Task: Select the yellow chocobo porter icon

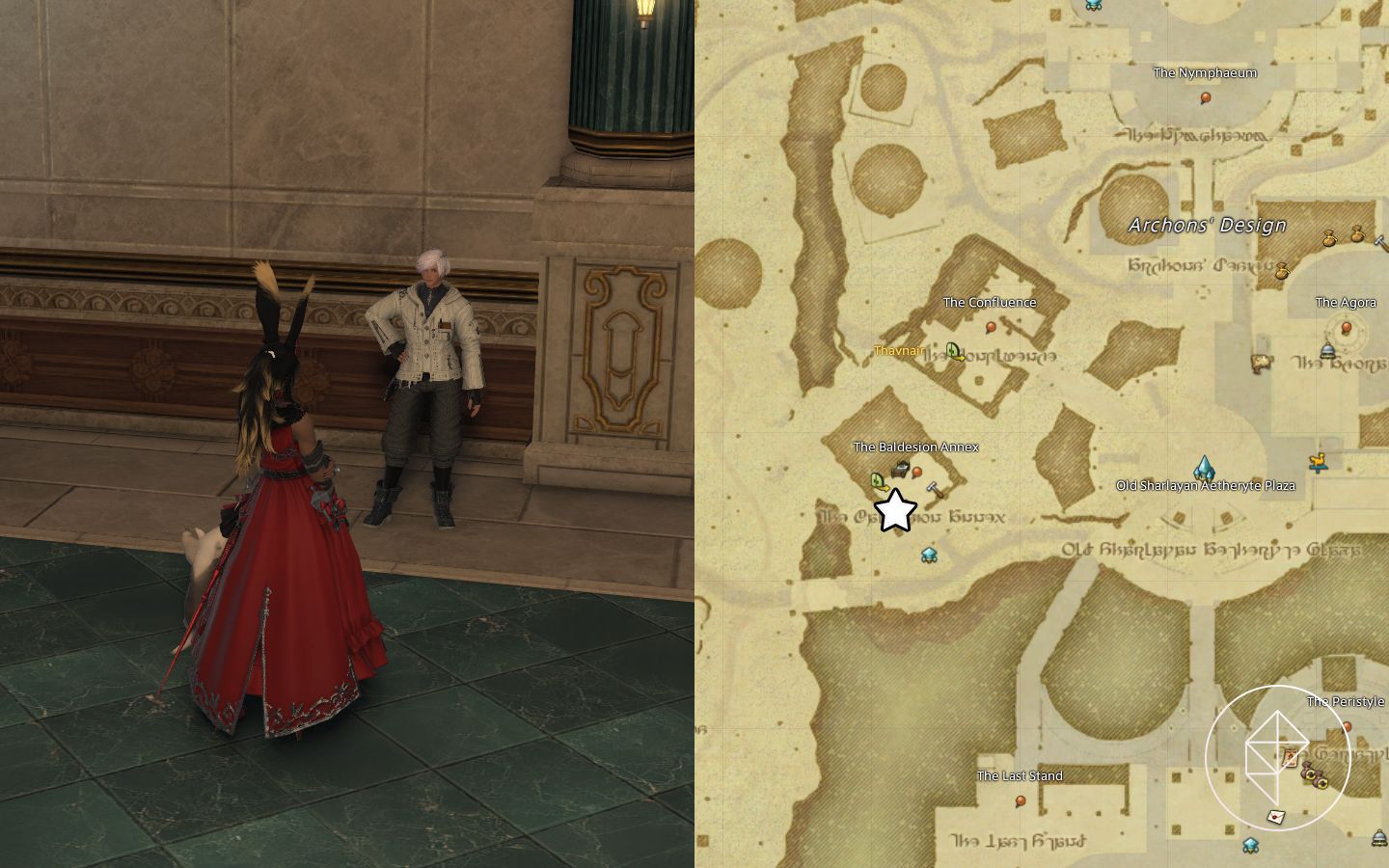Action: pos(1318,463)
